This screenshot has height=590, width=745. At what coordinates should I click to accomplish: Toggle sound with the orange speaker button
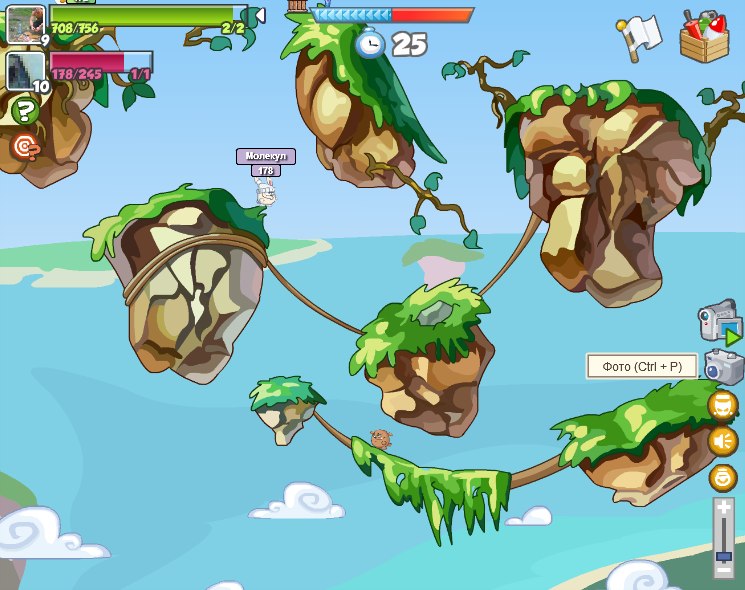coord(723,441)
